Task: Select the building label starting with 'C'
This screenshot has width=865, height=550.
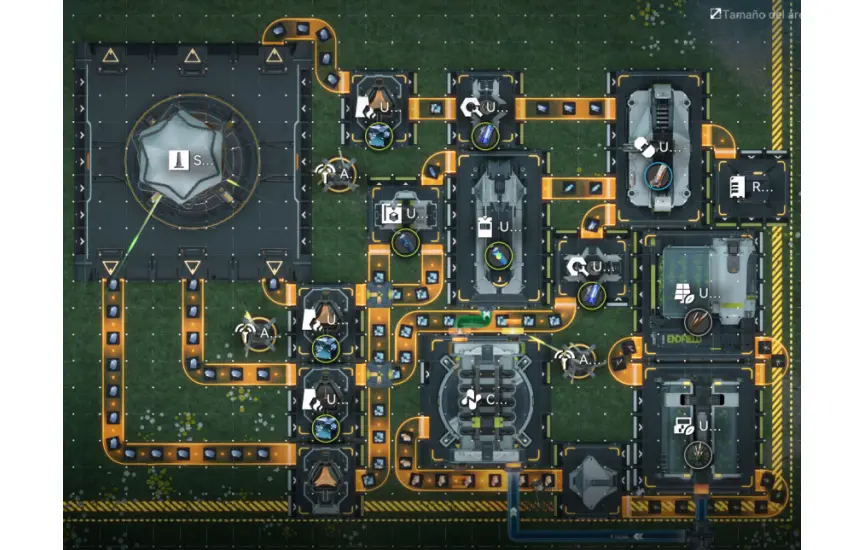Action: 484,400
